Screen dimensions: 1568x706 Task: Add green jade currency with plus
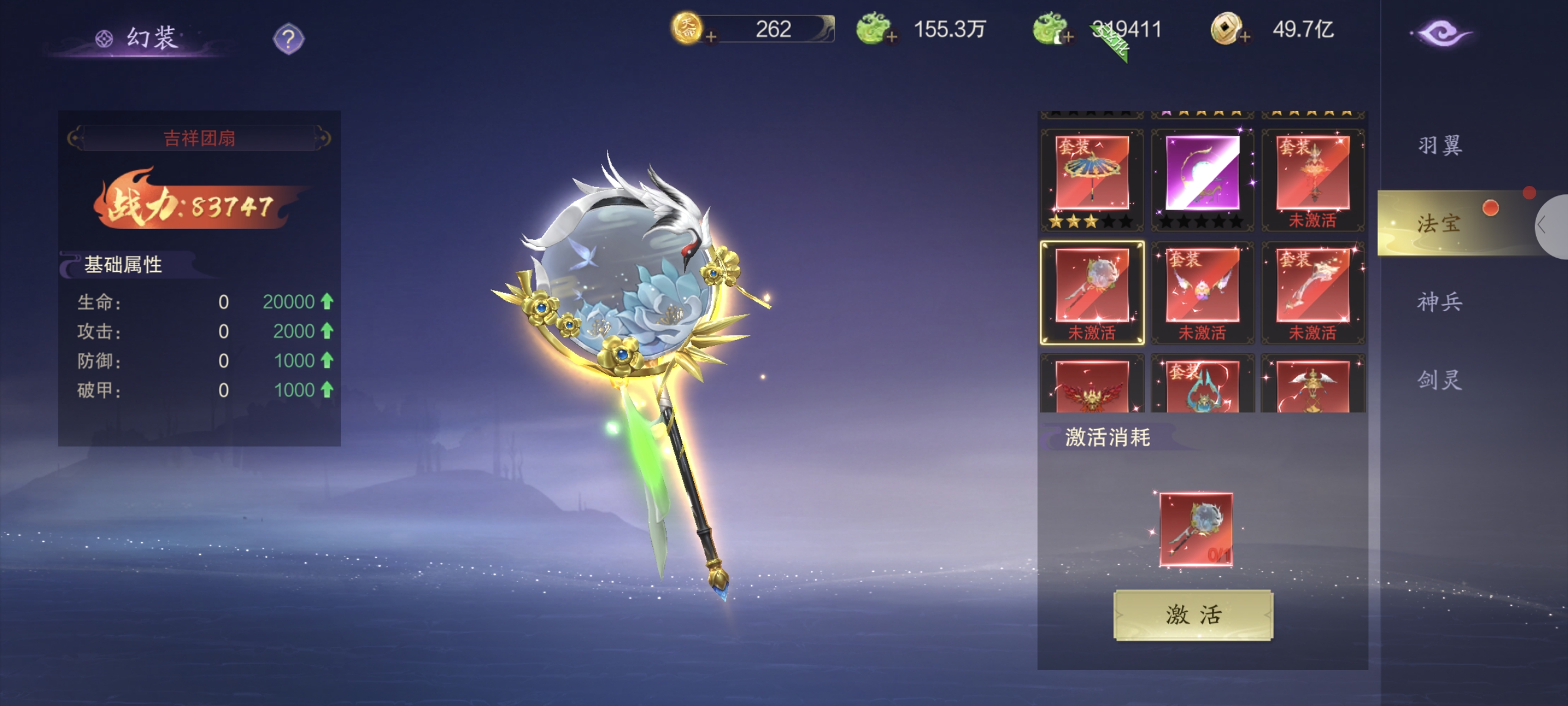(891, 37)
